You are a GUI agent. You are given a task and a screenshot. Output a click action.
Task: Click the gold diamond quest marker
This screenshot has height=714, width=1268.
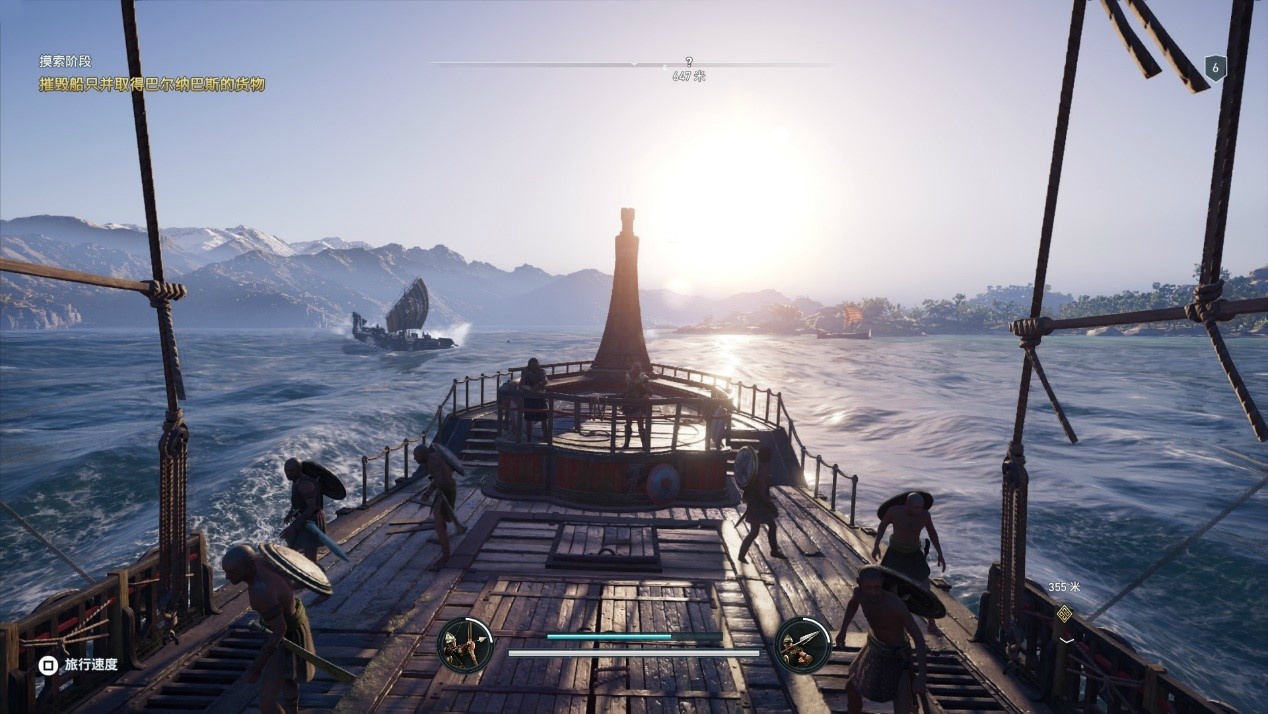(x=1064, y=613)
